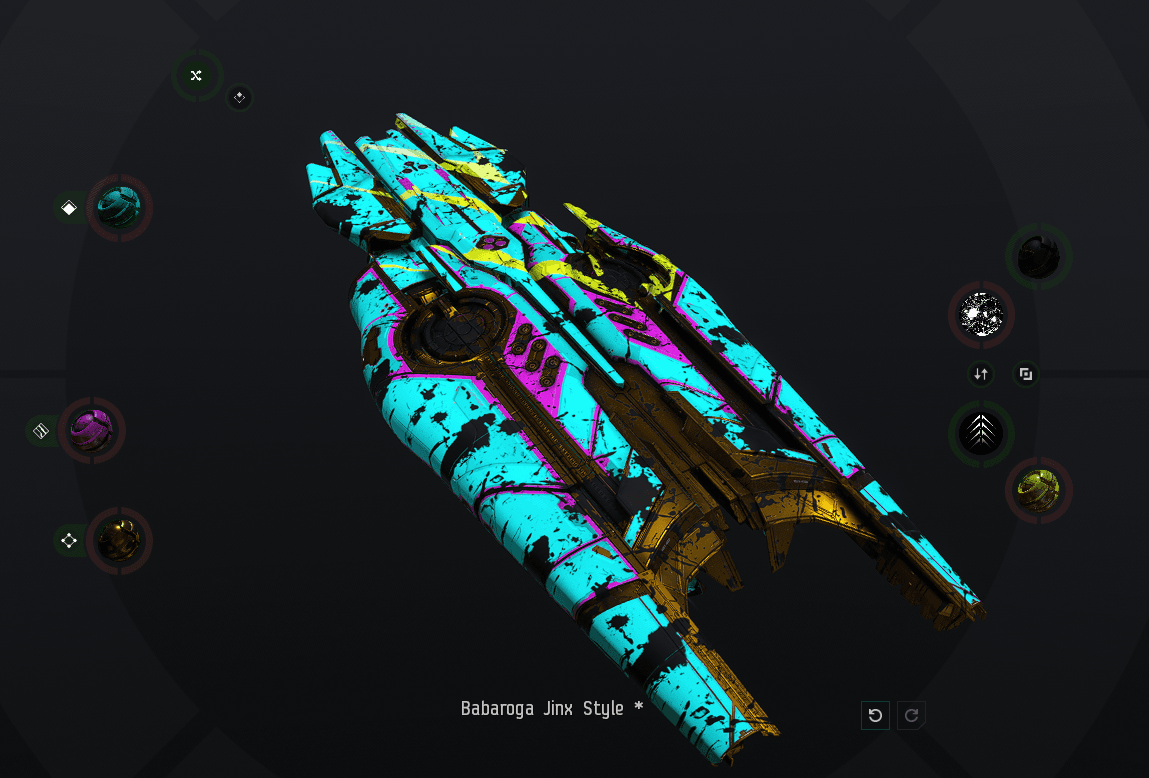Click the small sparkle icon beside shuffle

(239, 97)
